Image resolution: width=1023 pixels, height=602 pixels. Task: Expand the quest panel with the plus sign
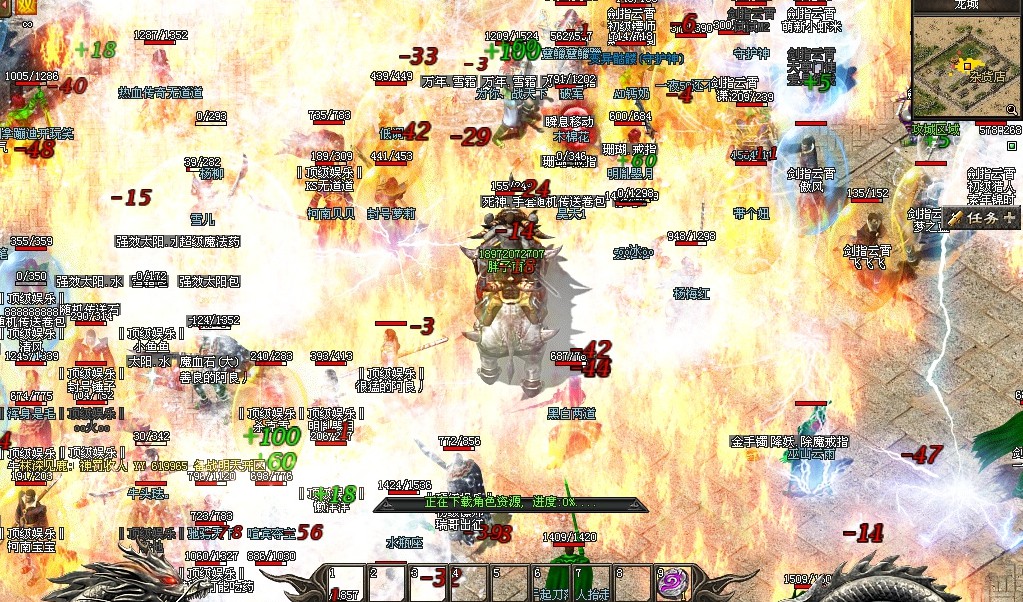[x=1009, y=217]
